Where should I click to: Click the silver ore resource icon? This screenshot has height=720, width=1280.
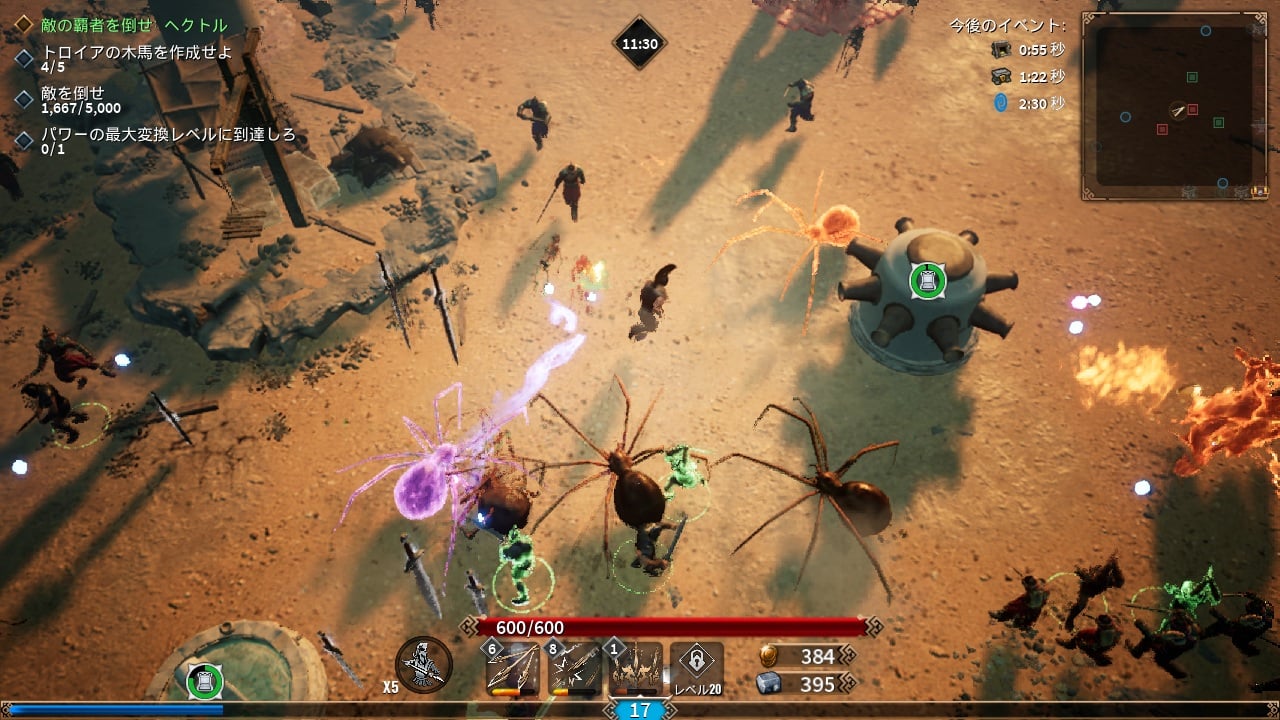769,684
